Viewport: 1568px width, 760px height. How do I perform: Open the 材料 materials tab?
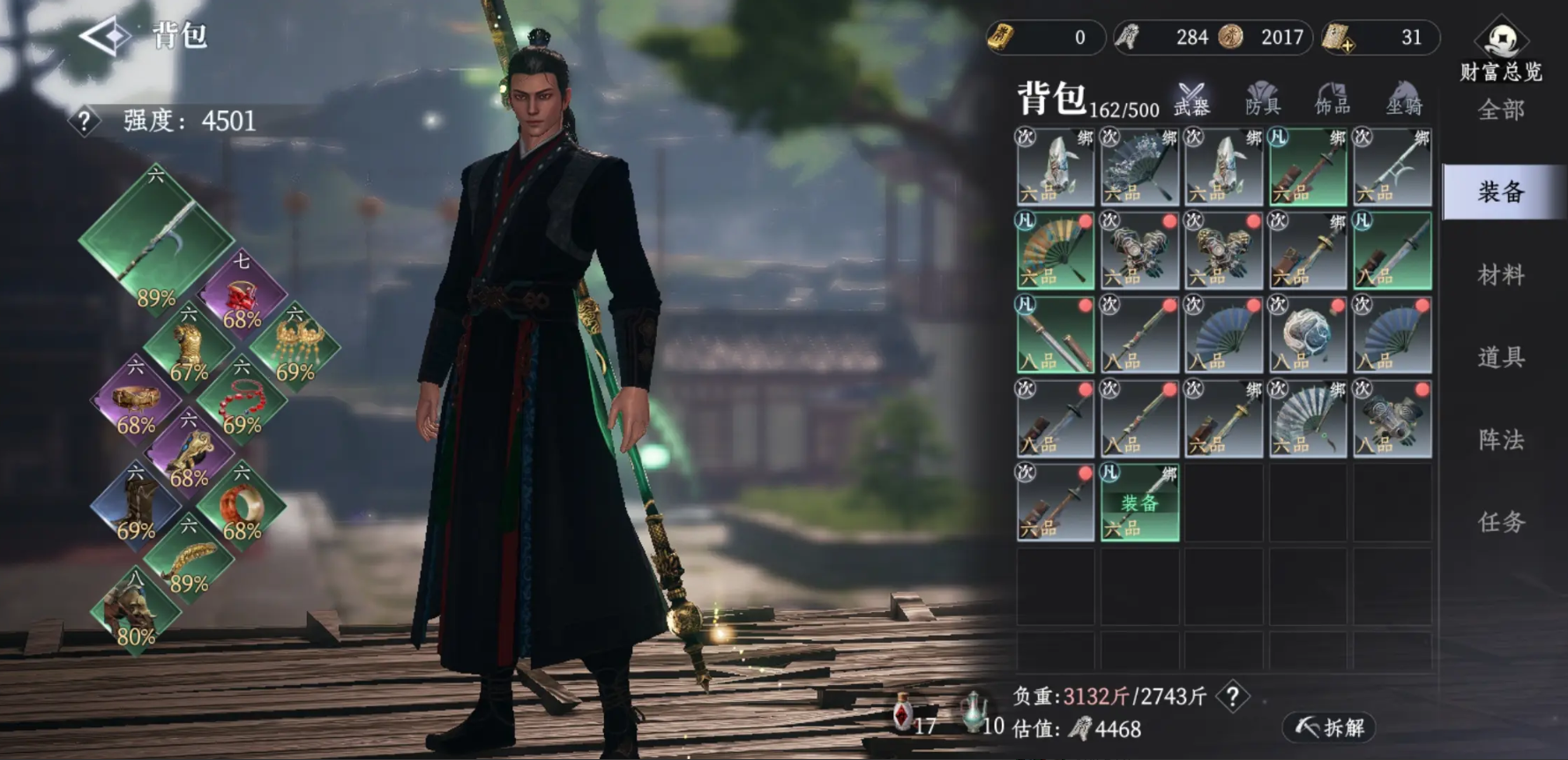pos(1500,274)
